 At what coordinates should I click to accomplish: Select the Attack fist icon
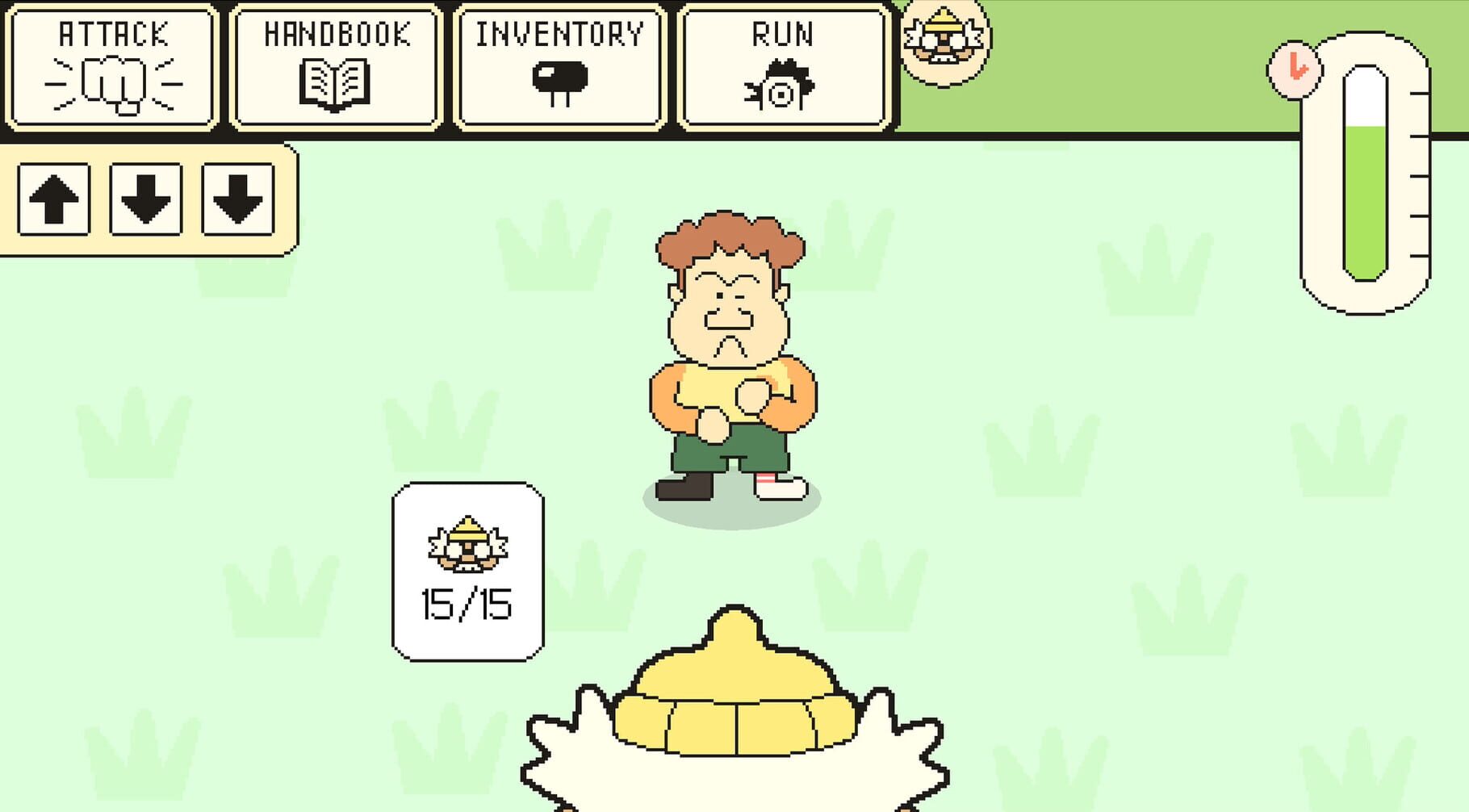(x=113, y=85)
